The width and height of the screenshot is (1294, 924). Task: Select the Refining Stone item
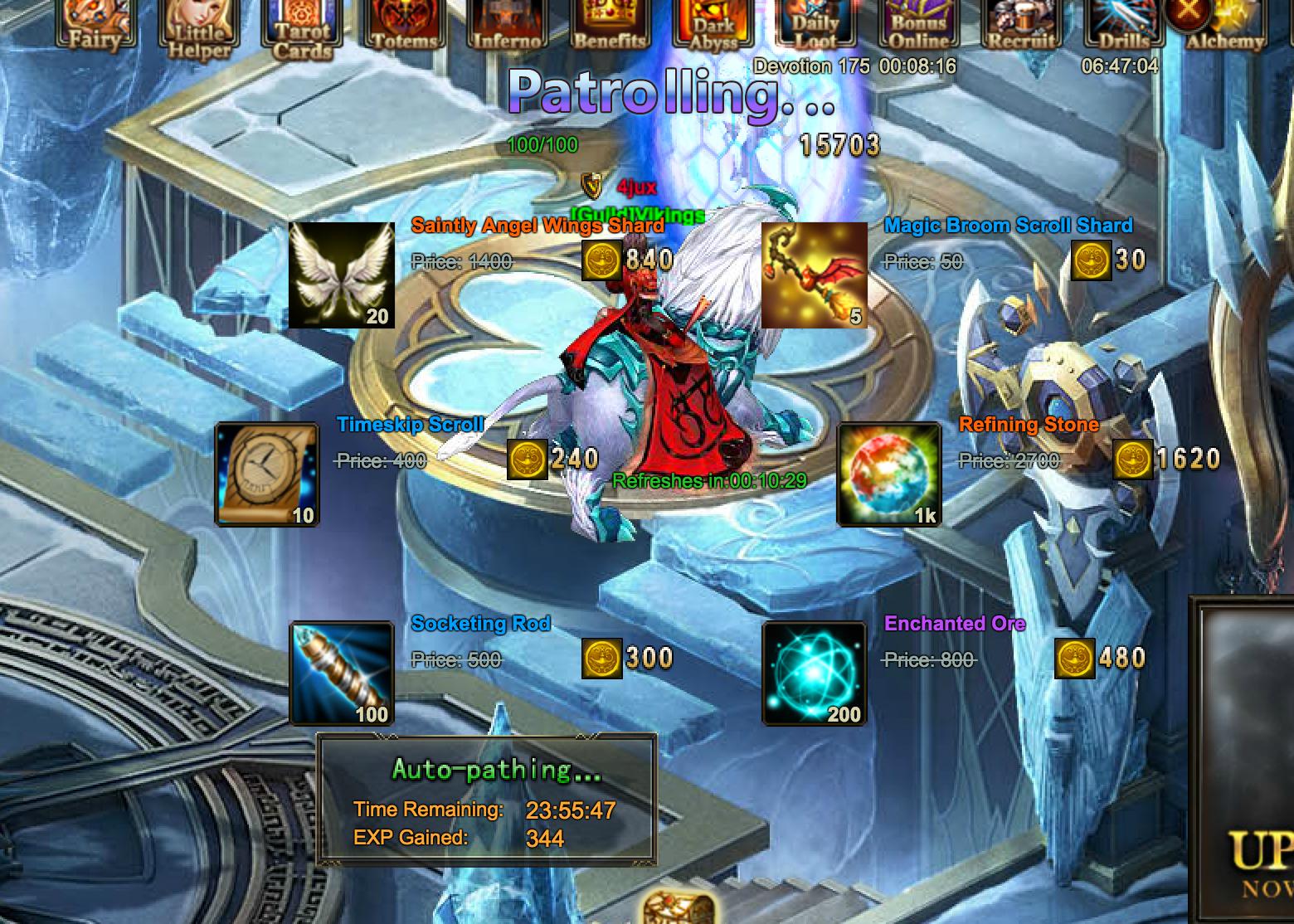pyautogui.click(x=888, y=474)
